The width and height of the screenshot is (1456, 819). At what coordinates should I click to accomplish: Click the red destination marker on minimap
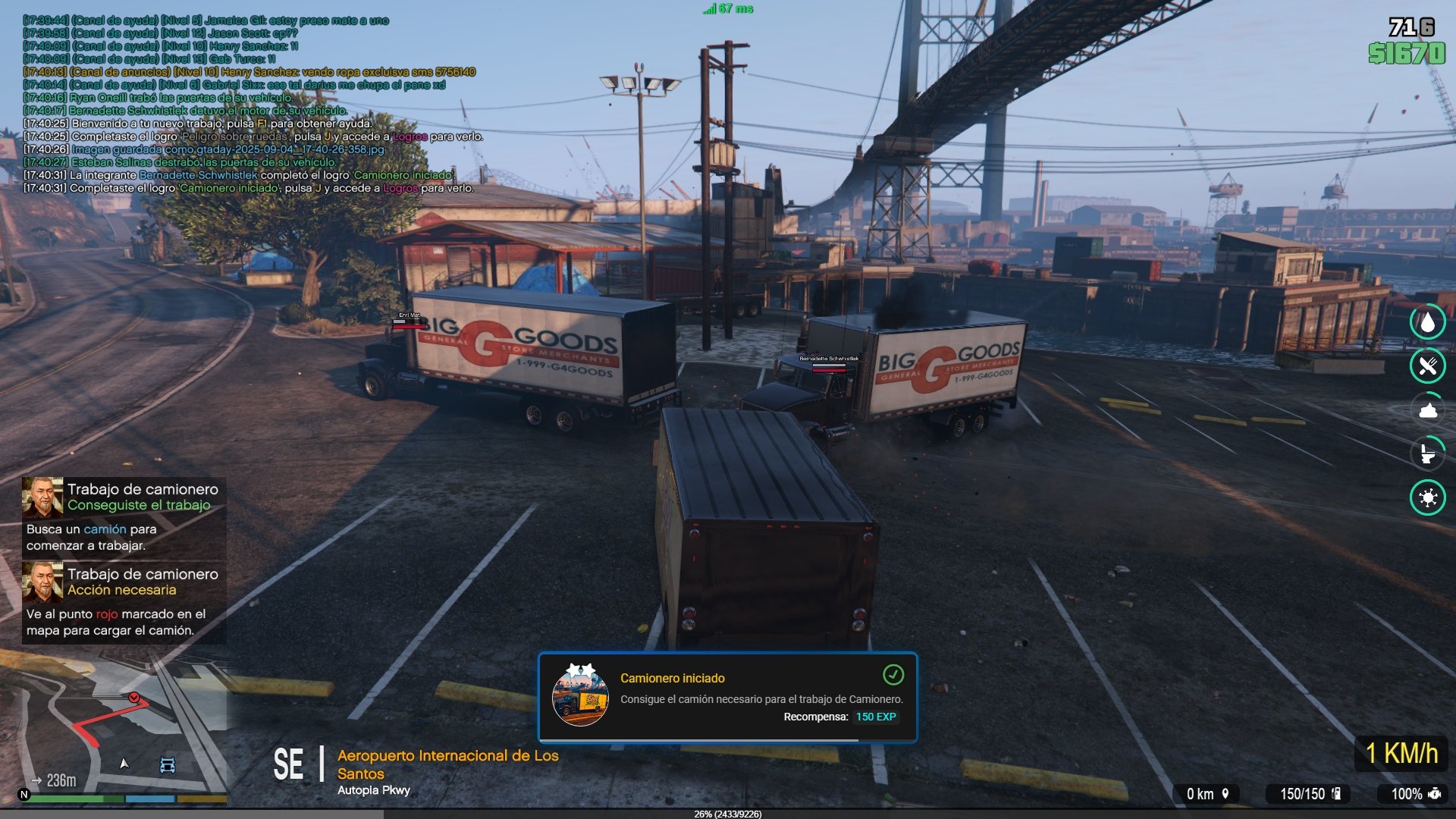[134, 697]
